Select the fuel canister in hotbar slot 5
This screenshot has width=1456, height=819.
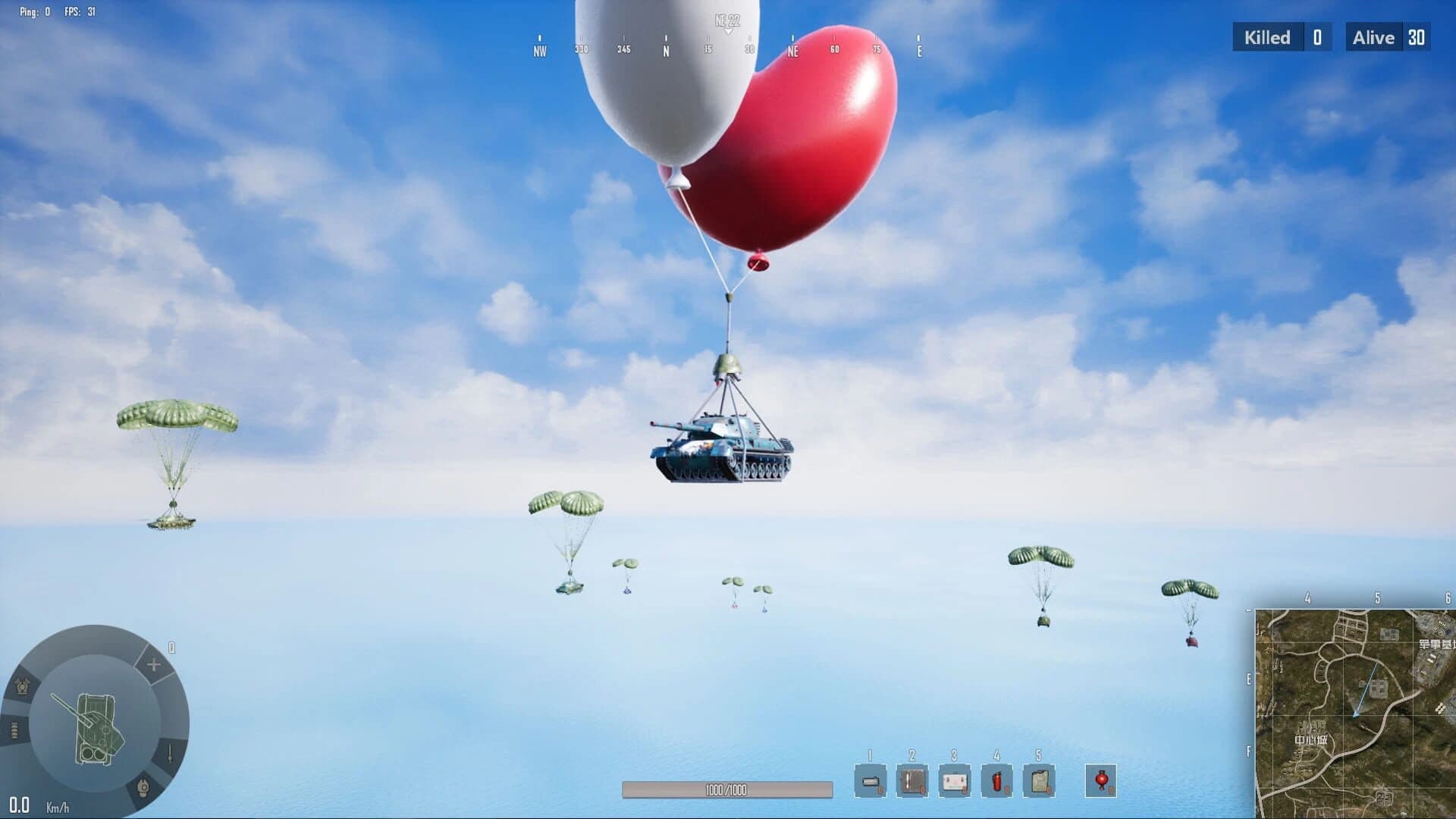coord(1037,781)
